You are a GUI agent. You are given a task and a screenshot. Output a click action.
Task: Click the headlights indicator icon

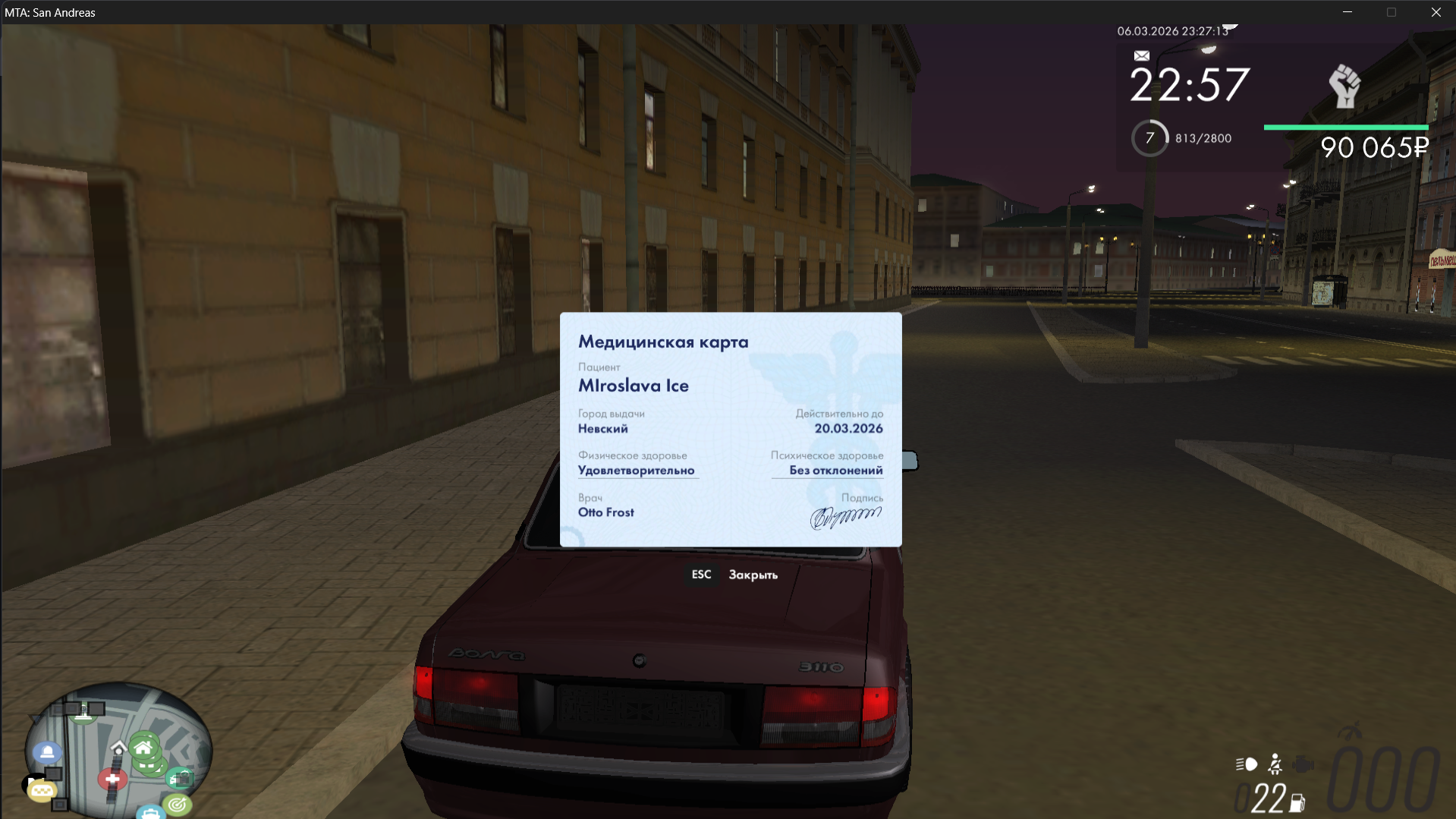[x=1247, y=764]
